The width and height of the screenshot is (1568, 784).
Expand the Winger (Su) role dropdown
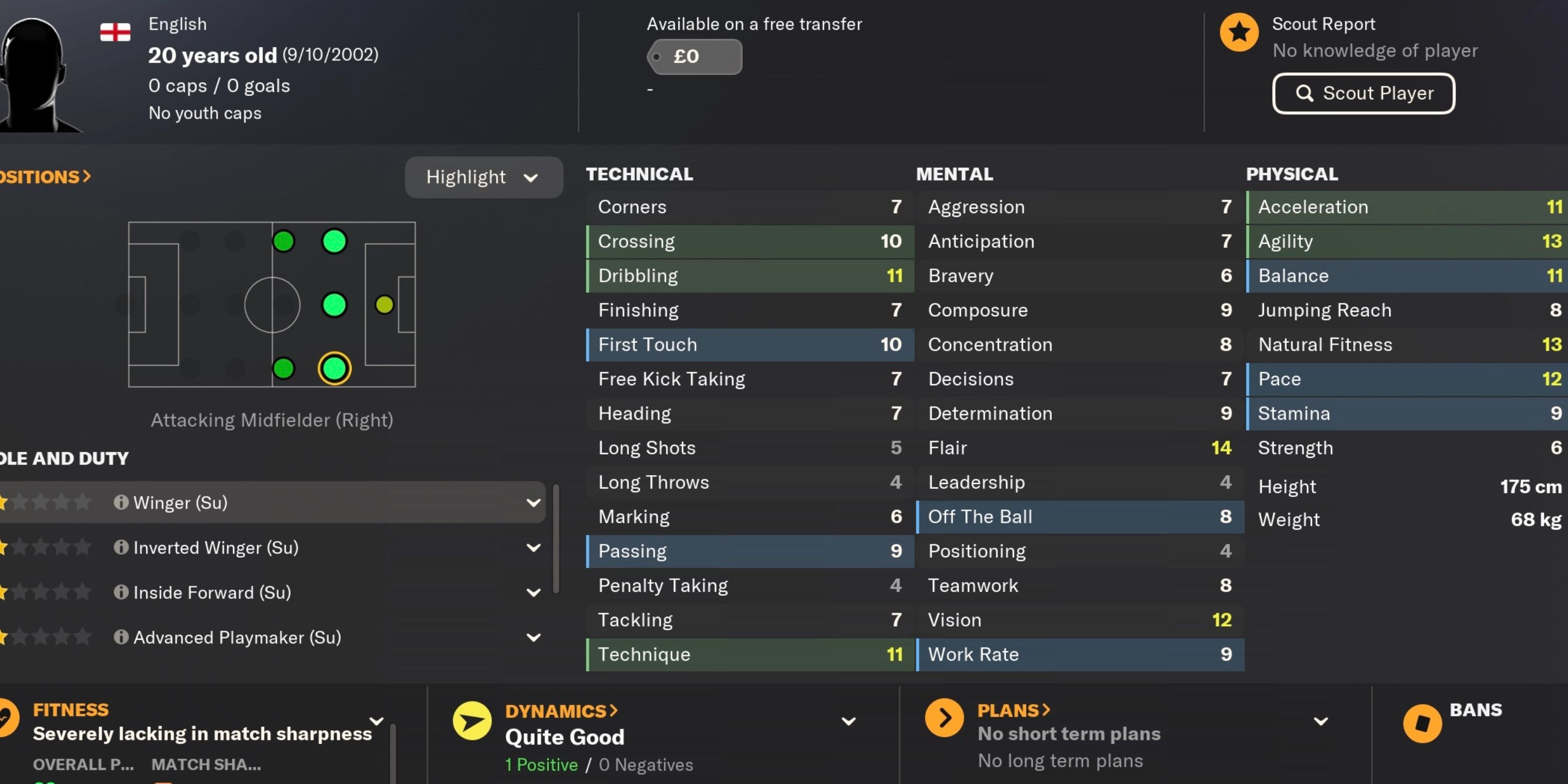(x=534, y=502)
